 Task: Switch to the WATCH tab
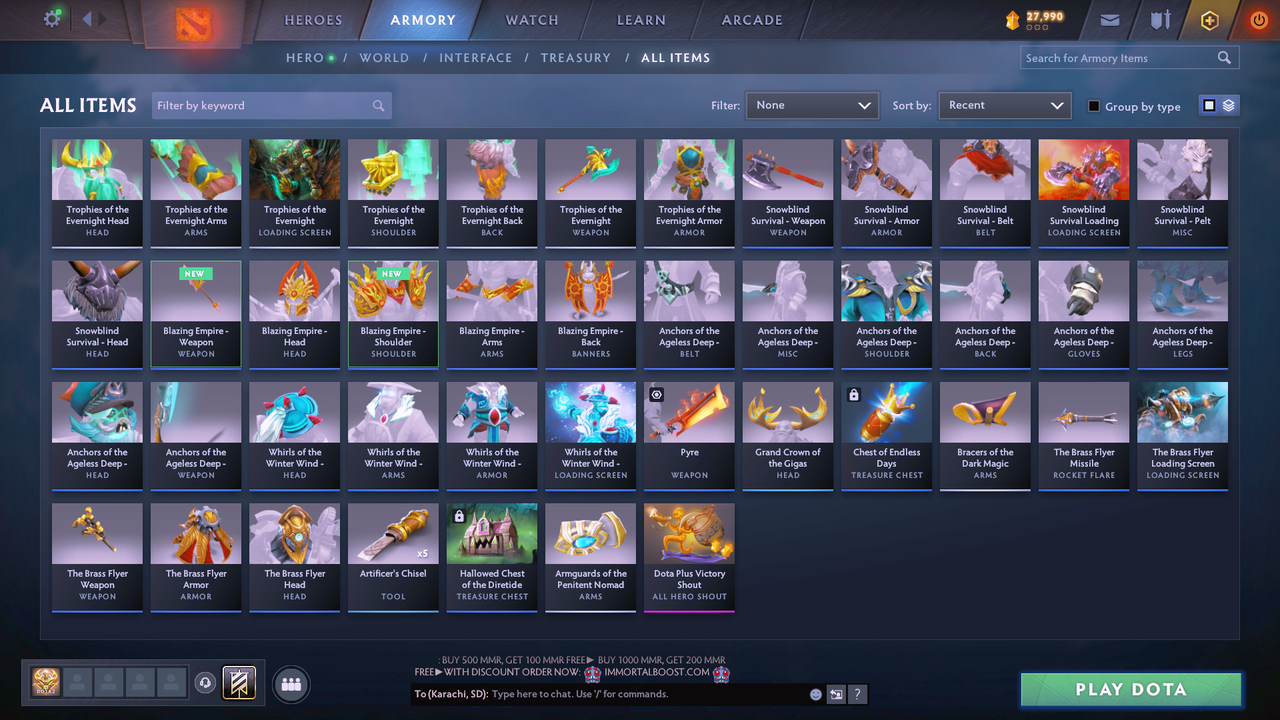[x=531, y=20]
